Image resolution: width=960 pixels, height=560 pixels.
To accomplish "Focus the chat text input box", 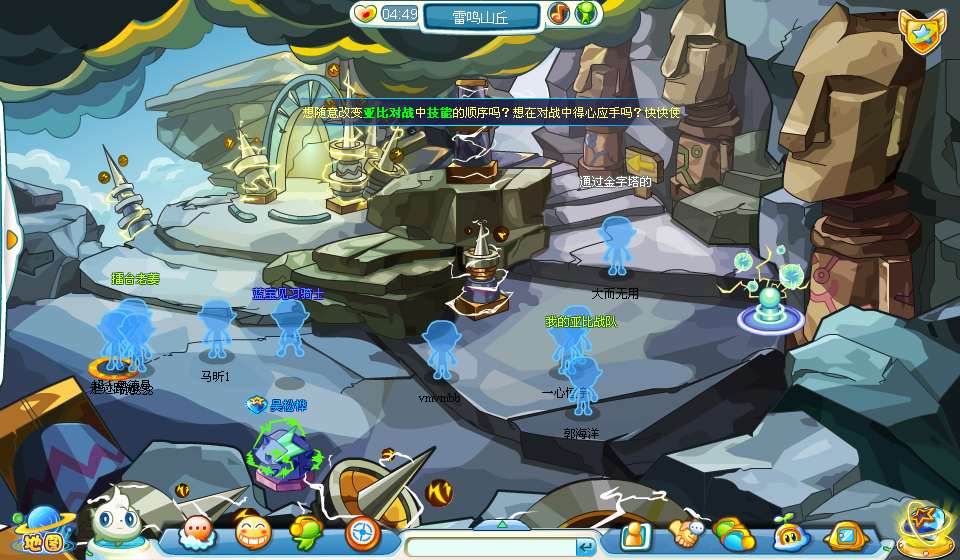I will [x=490, y=547].
